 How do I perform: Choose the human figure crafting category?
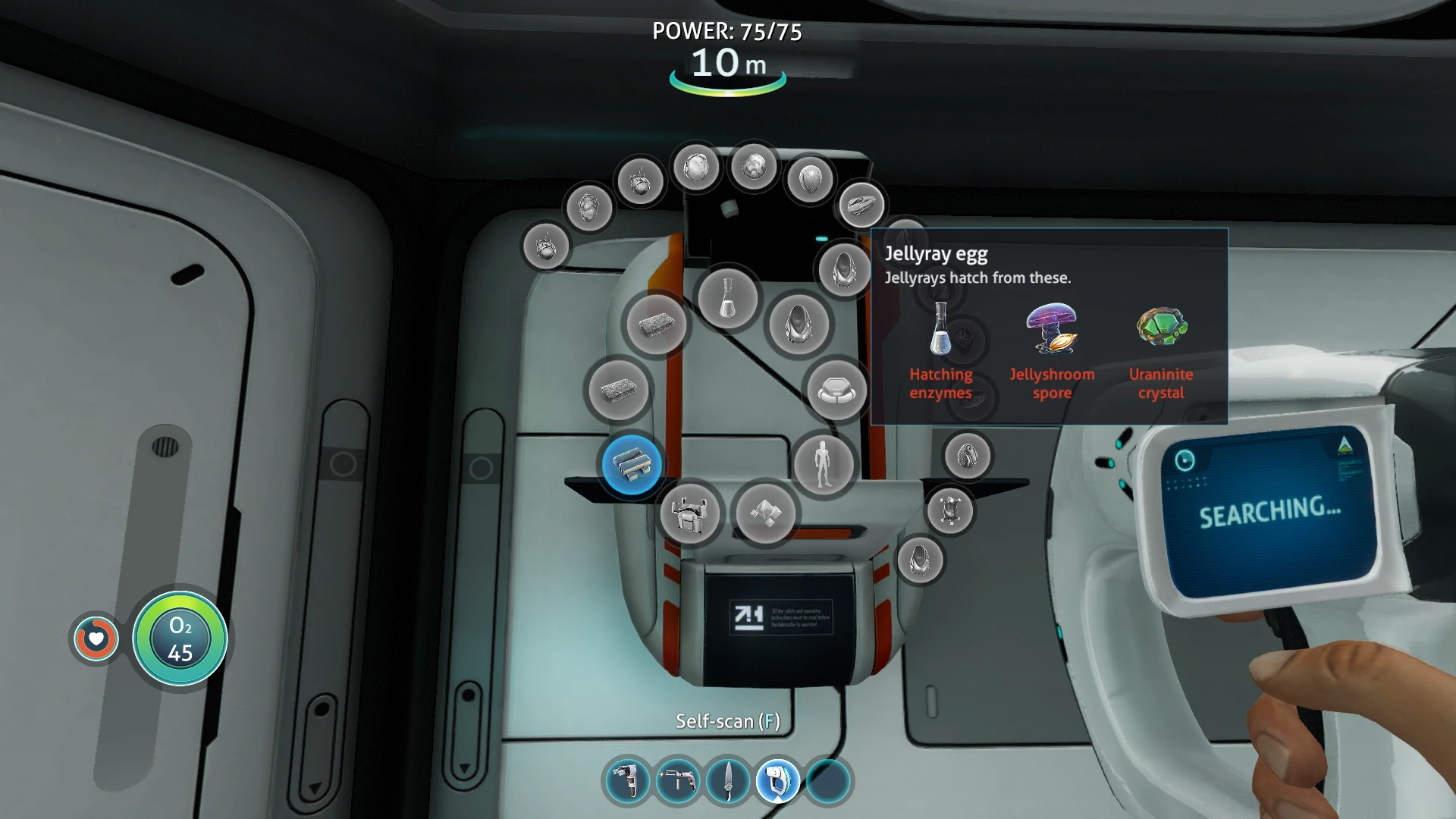pos(824,463)
